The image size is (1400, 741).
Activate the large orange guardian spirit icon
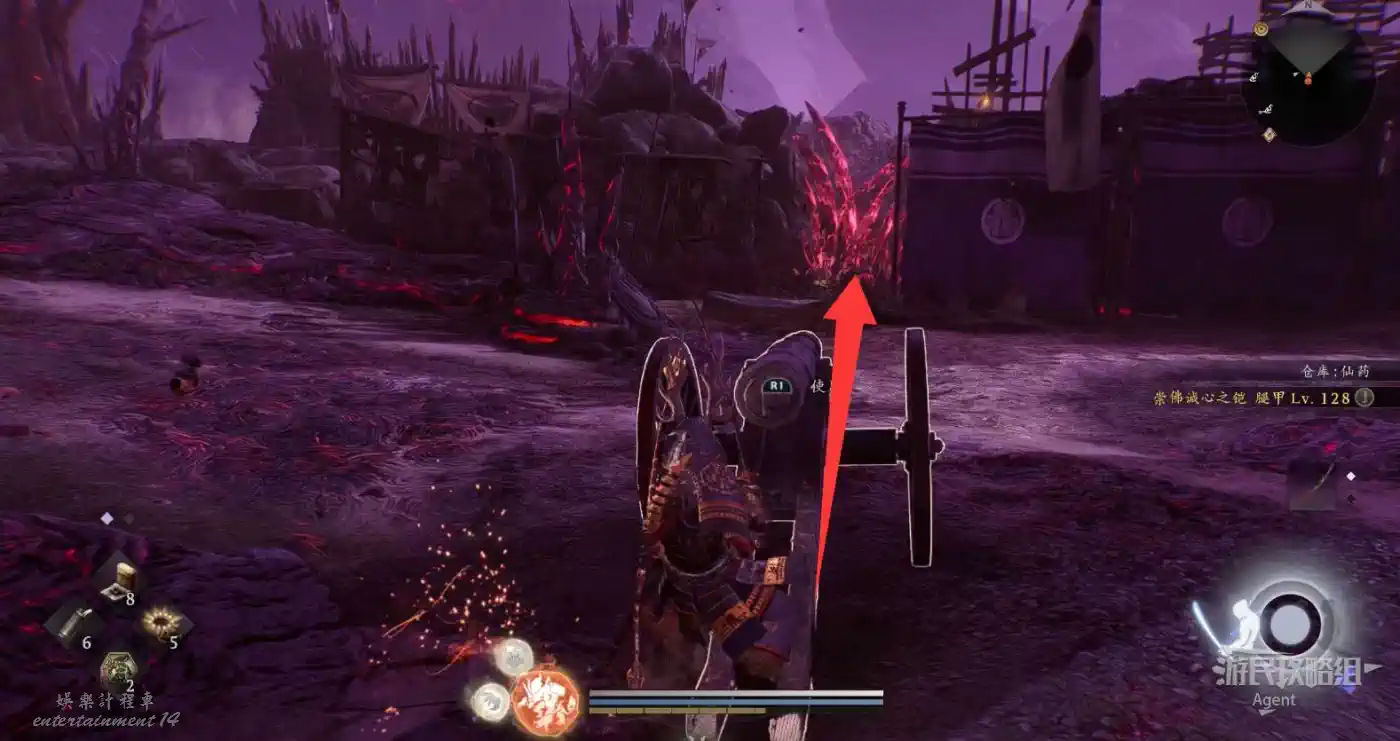(545, 697)
